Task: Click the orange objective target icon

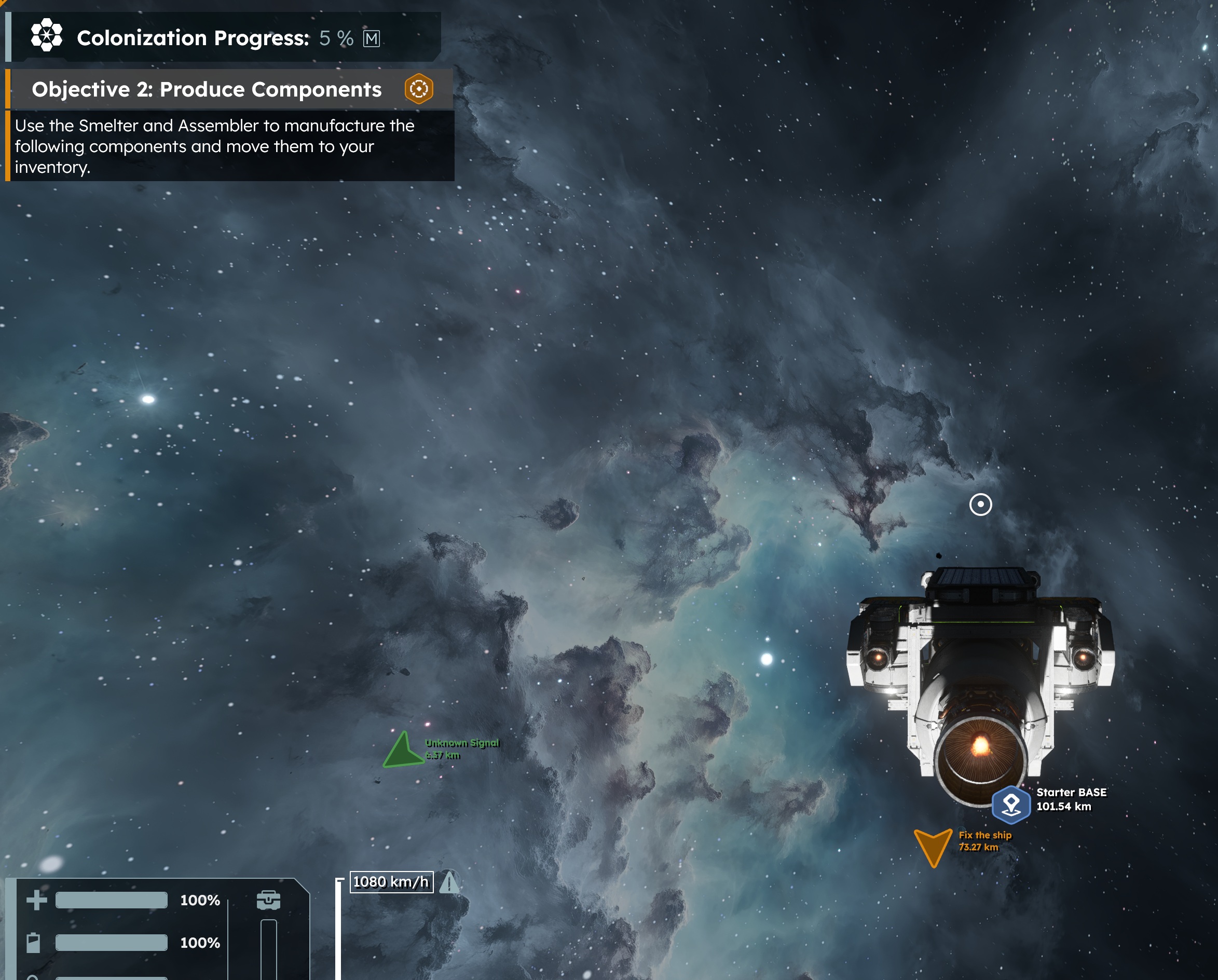Action: tap(419, 89)
